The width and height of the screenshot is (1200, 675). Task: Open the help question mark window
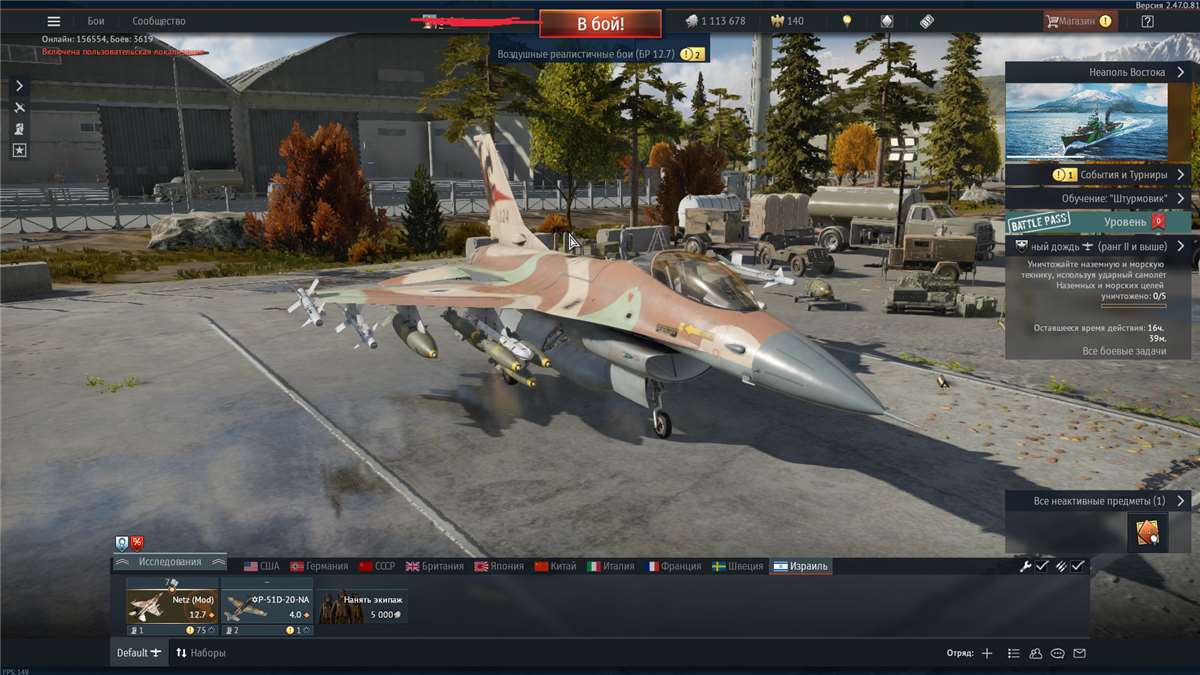click(1147, 21)
